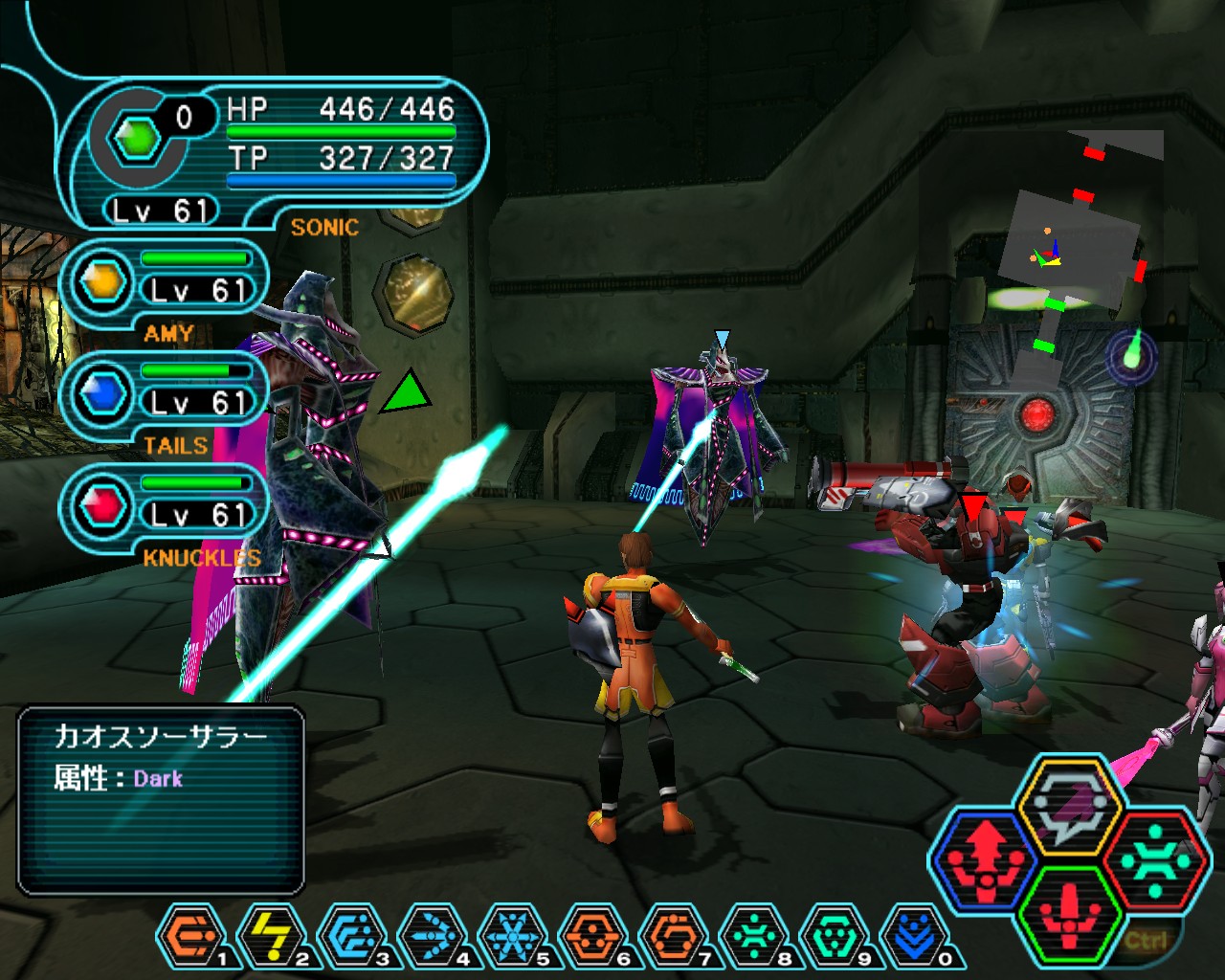Select party member TAILS's status panel
The width and height of the screenshot is (1225, 980).
click(163, 396)
